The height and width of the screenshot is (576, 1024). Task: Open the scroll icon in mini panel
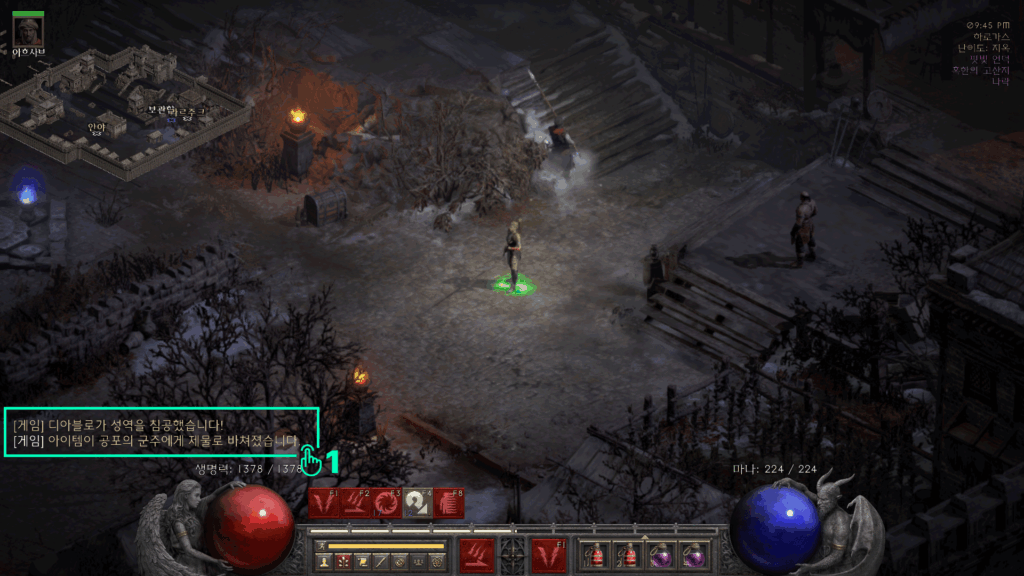click(361, 562)
